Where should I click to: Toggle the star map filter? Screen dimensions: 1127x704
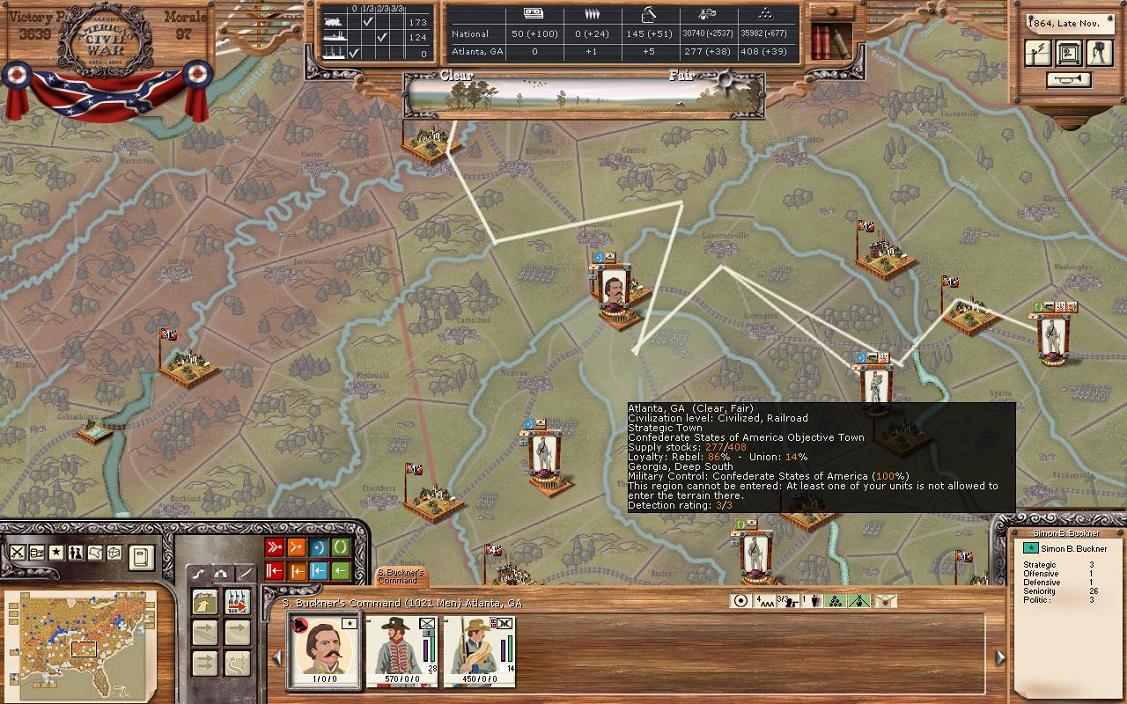click(56, 552)
